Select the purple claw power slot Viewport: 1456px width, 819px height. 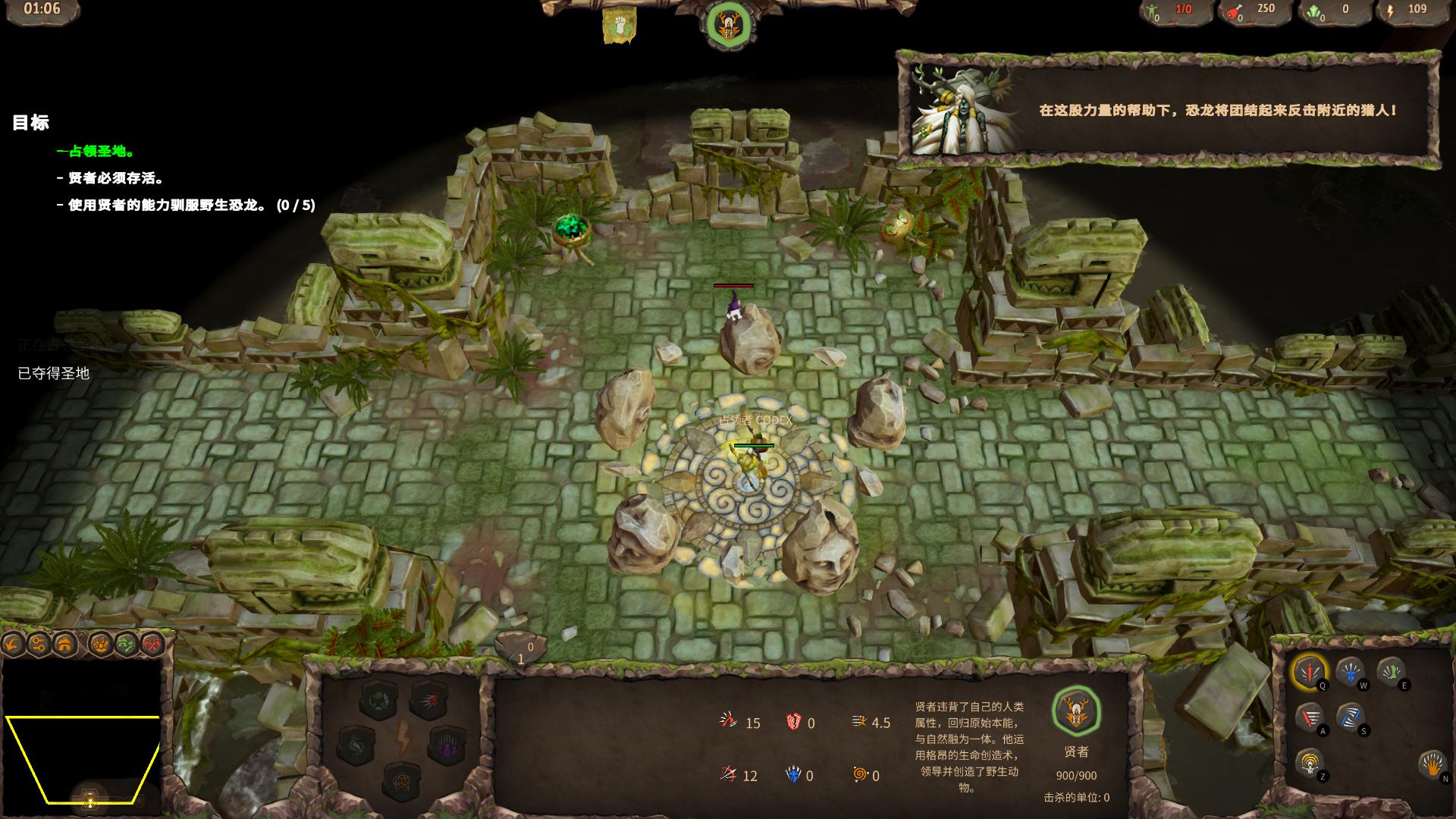(x=446, y=745)
